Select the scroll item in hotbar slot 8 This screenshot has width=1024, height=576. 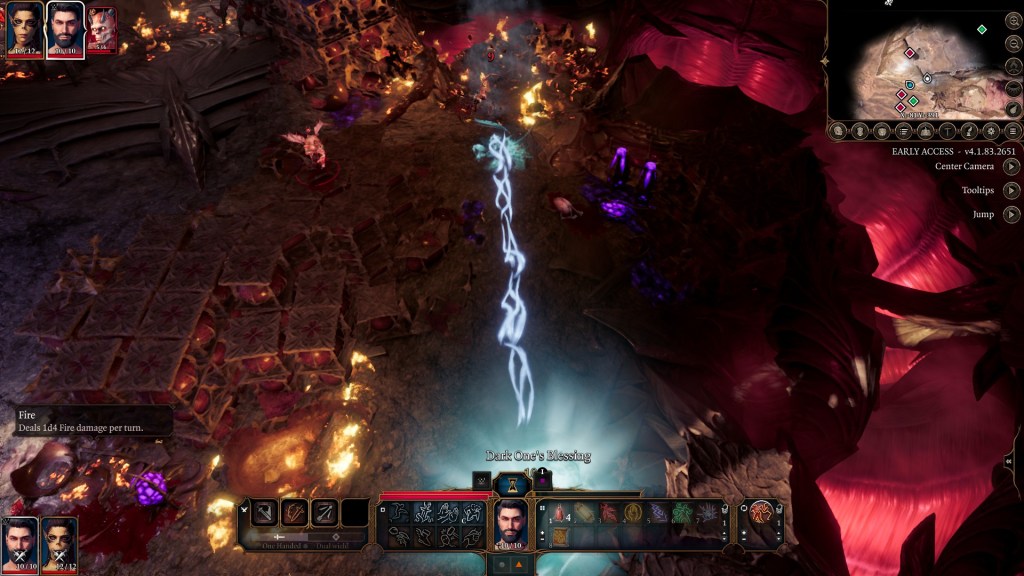pyautogui.click(x=561, y=538)
